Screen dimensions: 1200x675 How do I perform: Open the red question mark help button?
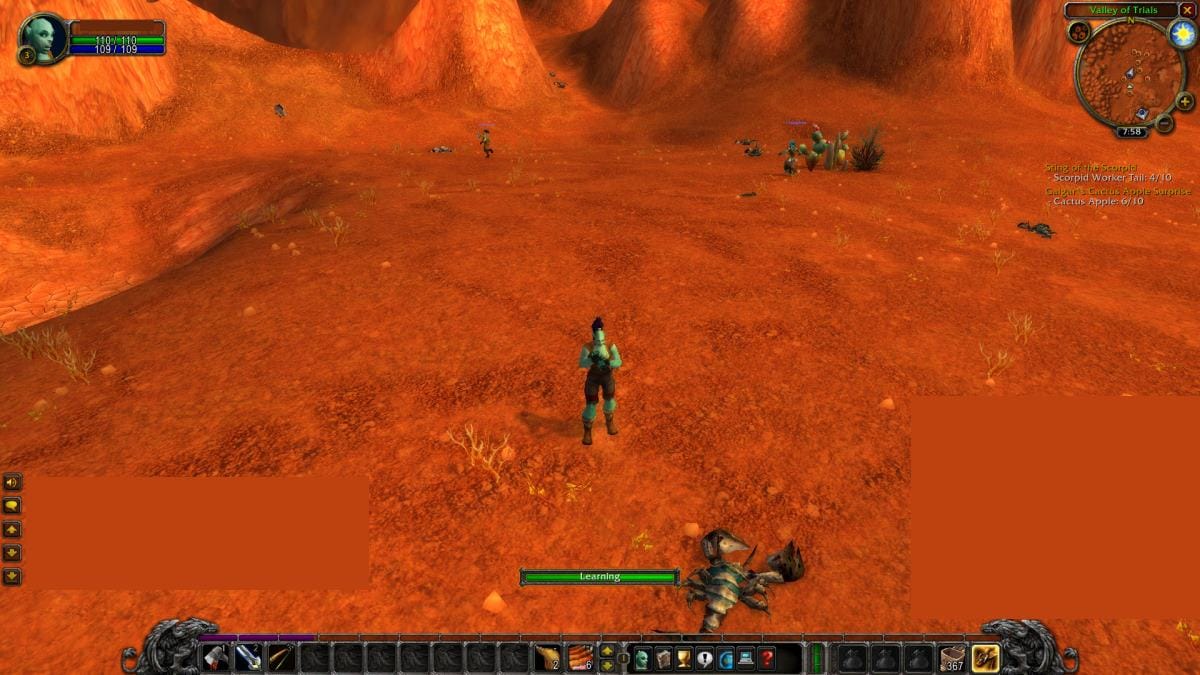coord(767,658)
